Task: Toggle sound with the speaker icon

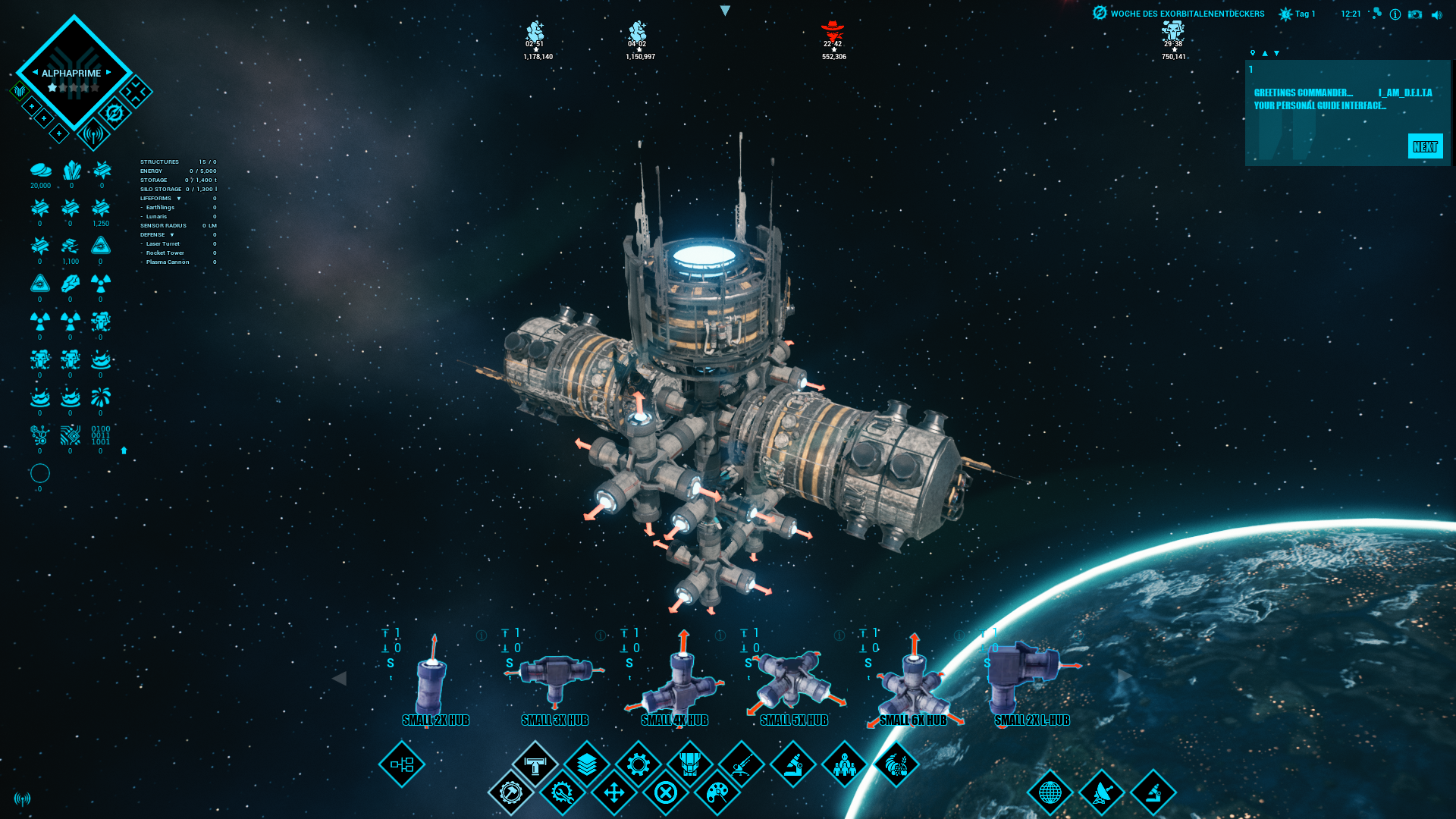Action: click(x=1436, y=14)
